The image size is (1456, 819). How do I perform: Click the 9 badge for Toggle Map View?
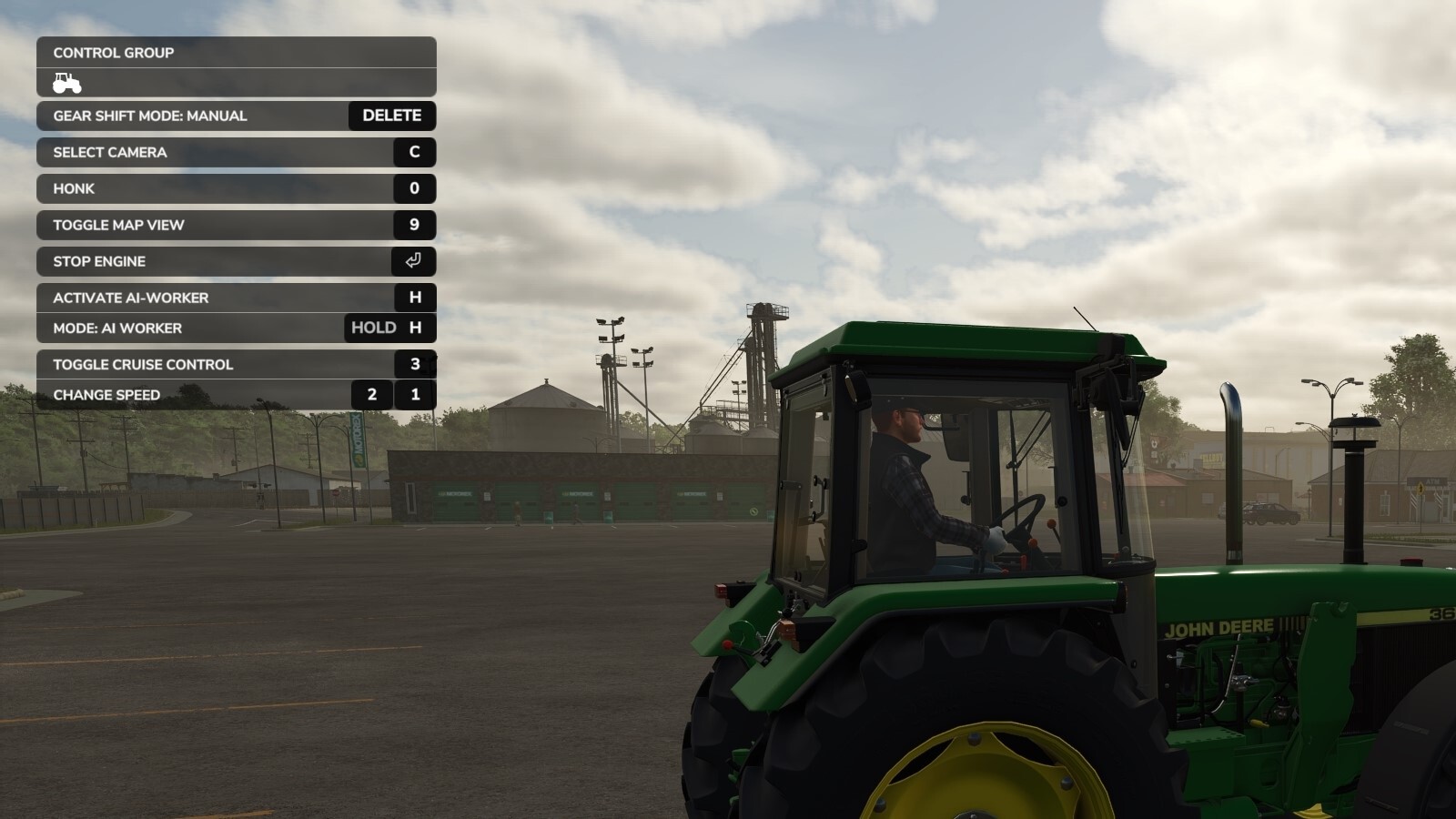[x=416, y=225]
